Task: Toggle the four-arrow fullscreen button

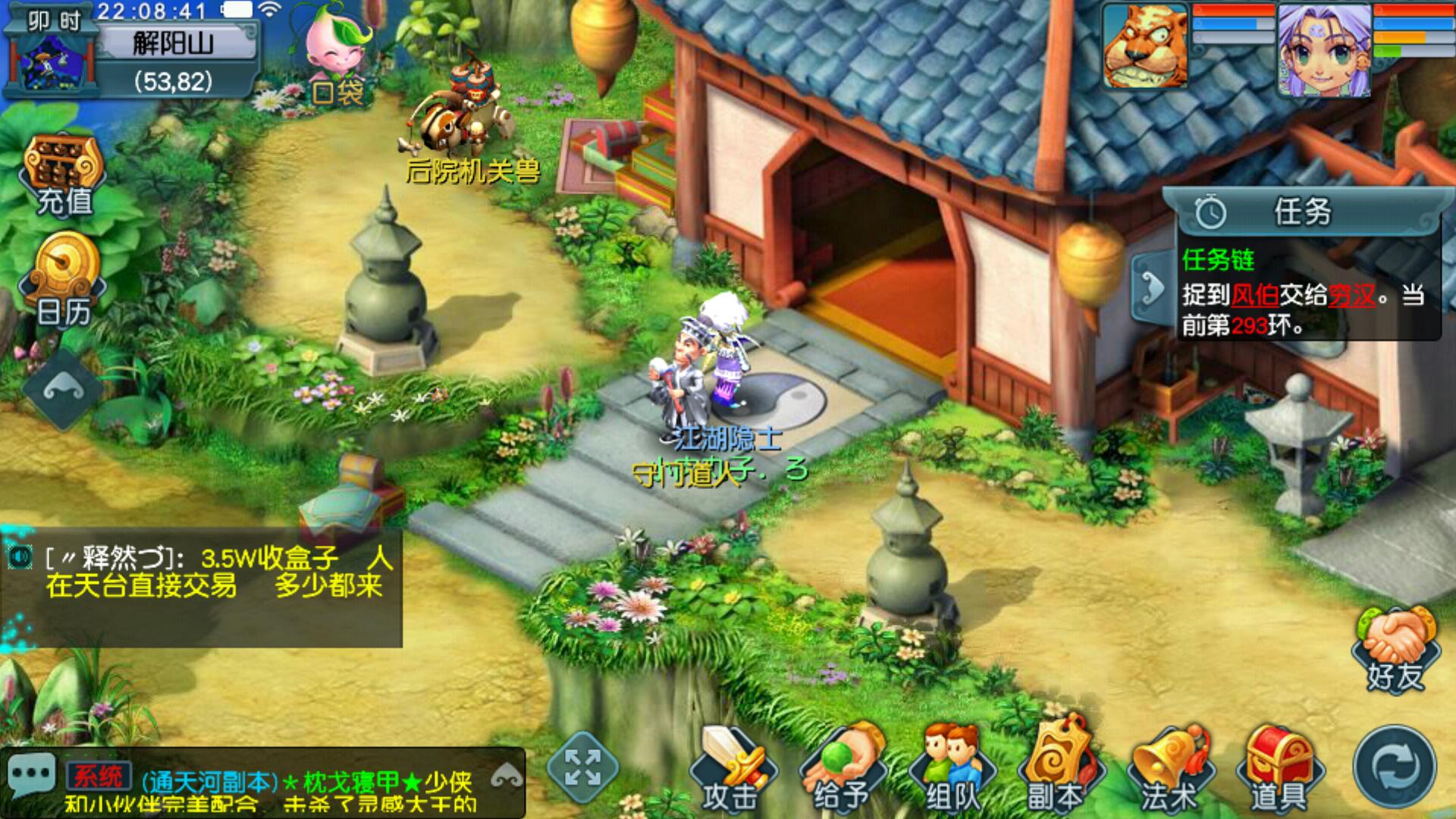Action: coord(582,767)
